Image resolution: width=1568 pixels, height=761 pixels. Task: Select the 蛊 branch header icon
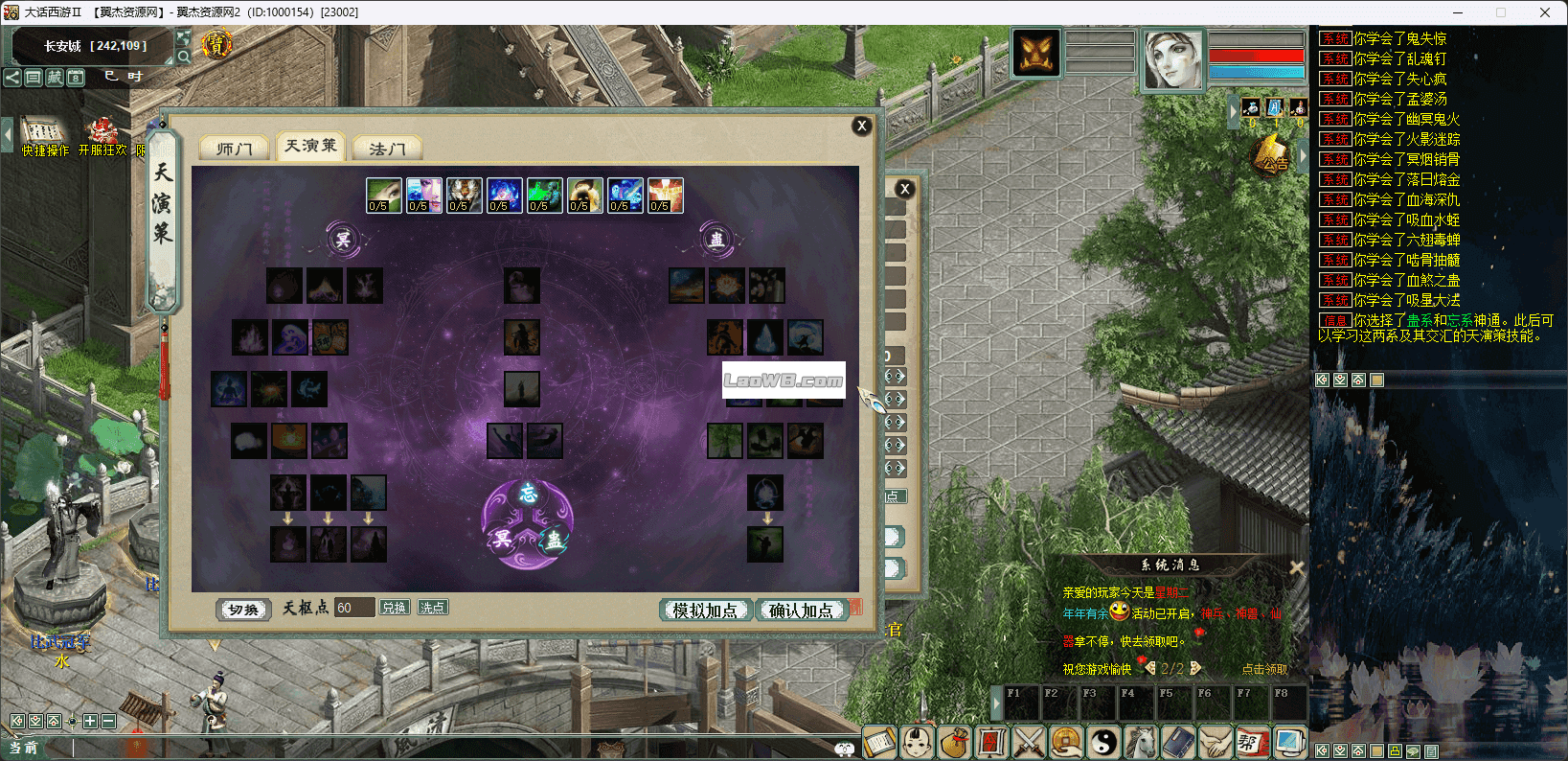tap(716, 240)
